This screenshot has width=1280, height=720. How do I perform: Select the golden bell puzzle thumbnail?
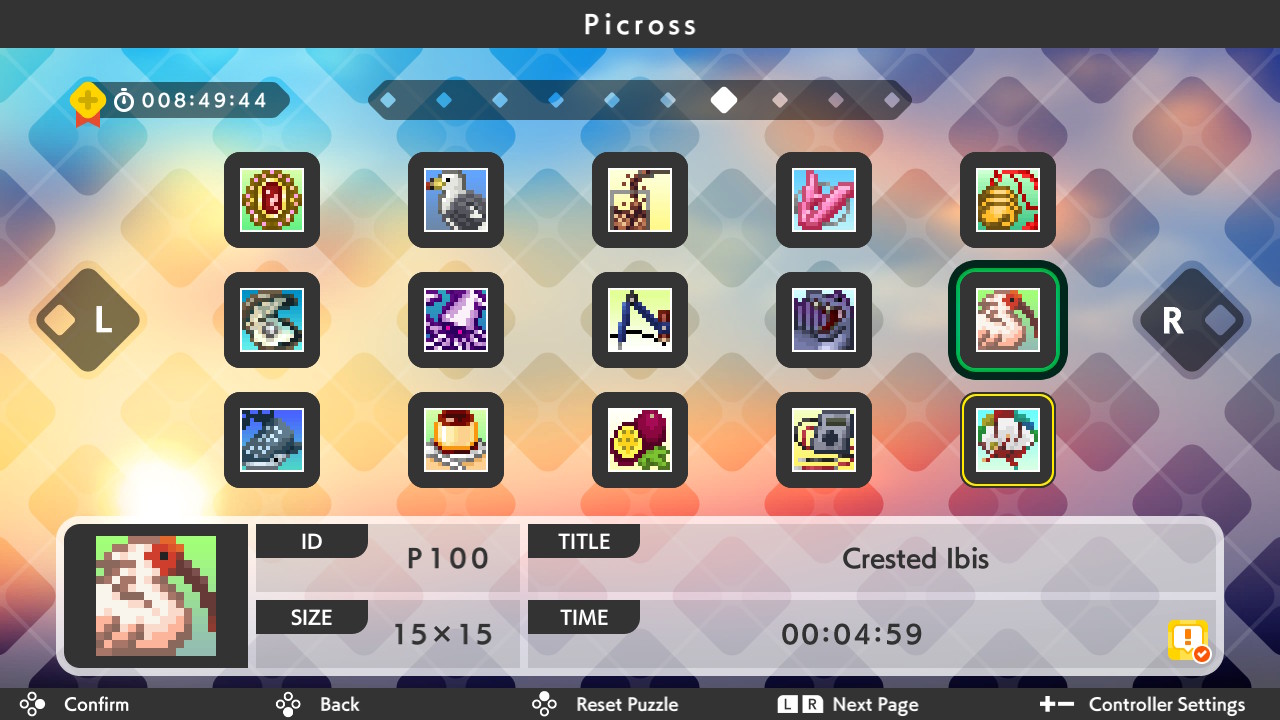click(1008, 200)
